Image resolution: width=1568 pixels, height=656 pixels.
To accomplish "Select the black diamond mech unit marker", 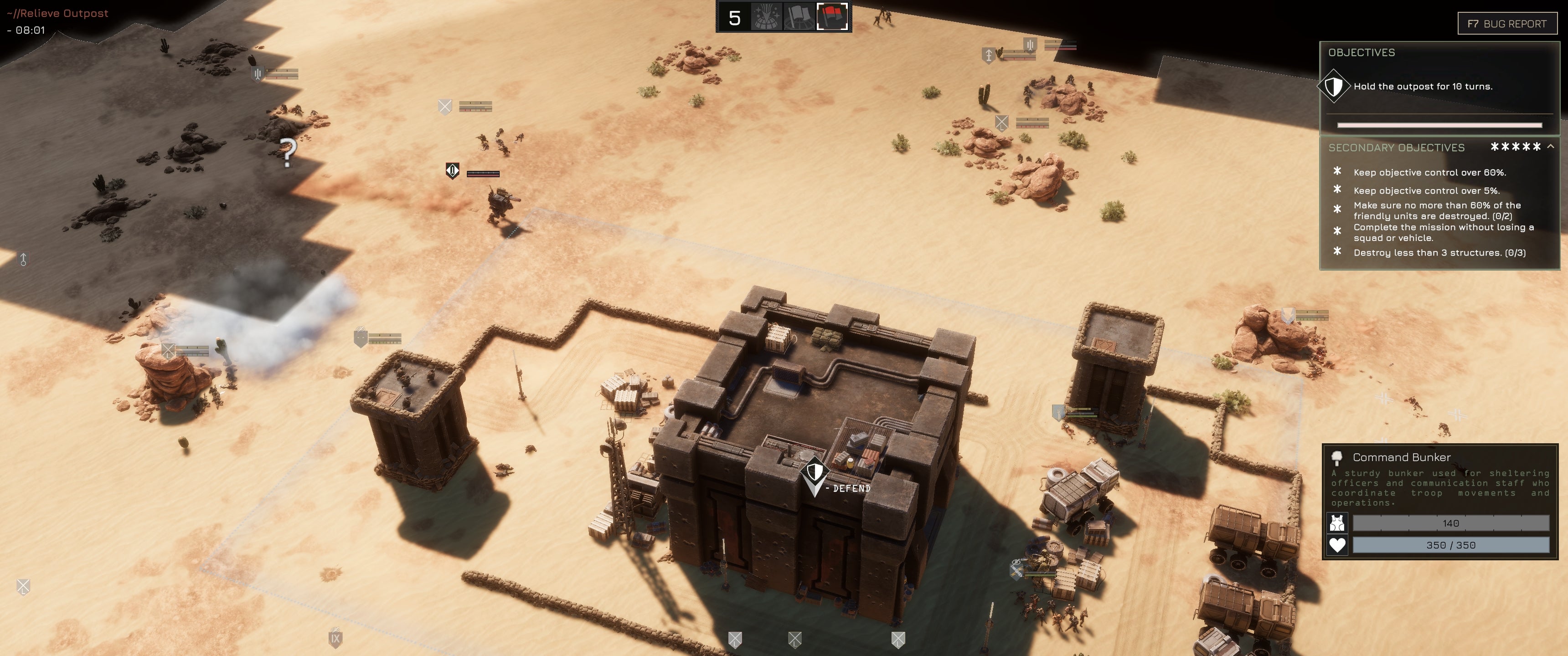I will pyautogui.click(x=452, y=171).
